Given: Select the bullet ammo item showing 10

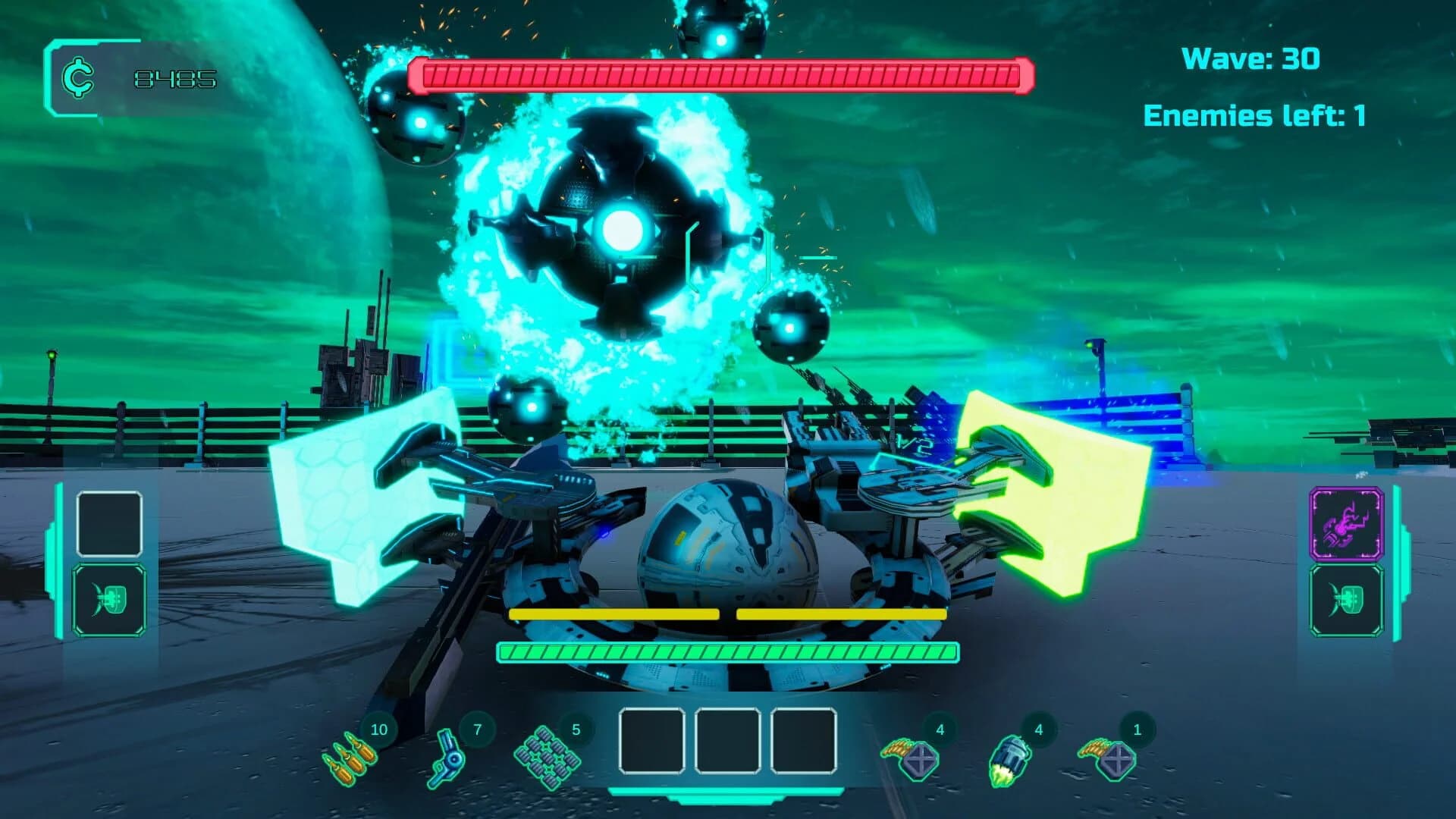Looking at the screenshot, I should click(x=352, y=758).
